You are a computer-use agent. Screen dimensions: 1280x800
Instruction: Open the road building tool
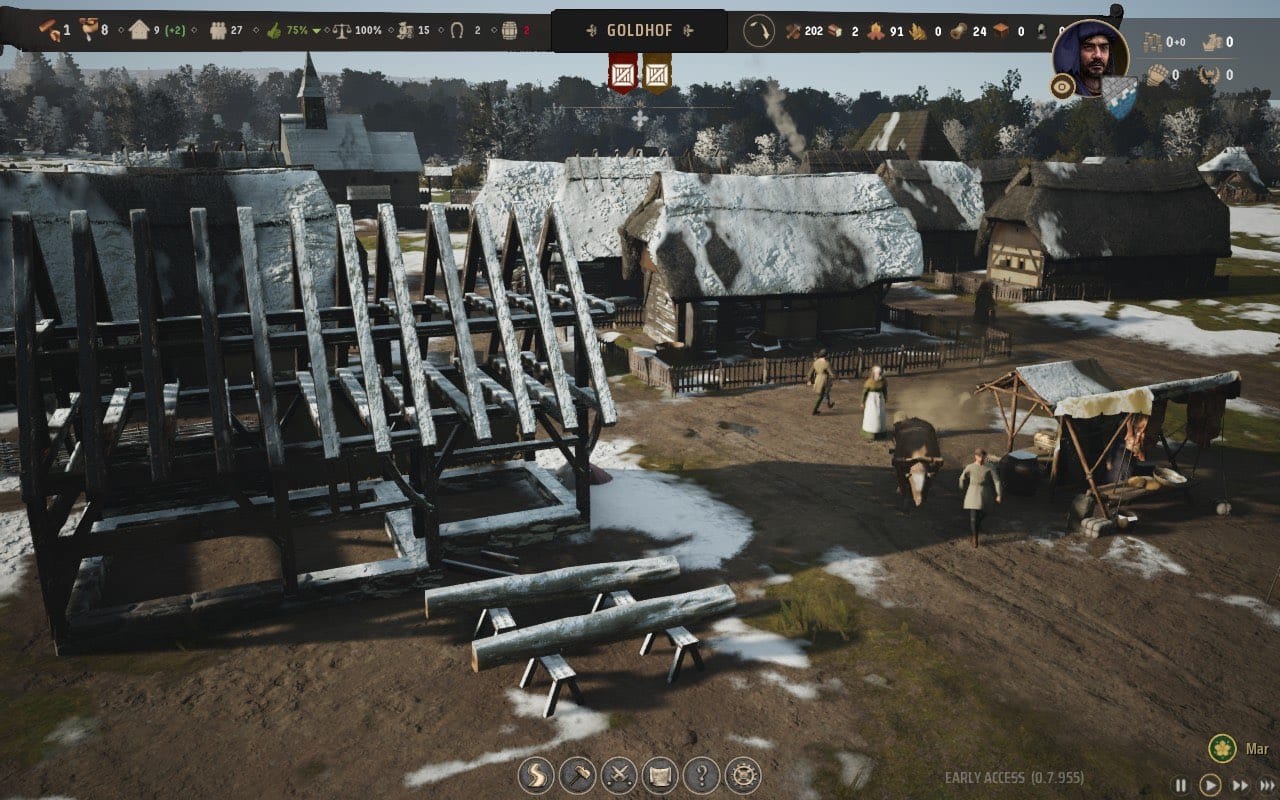click(x=535, y=775)
